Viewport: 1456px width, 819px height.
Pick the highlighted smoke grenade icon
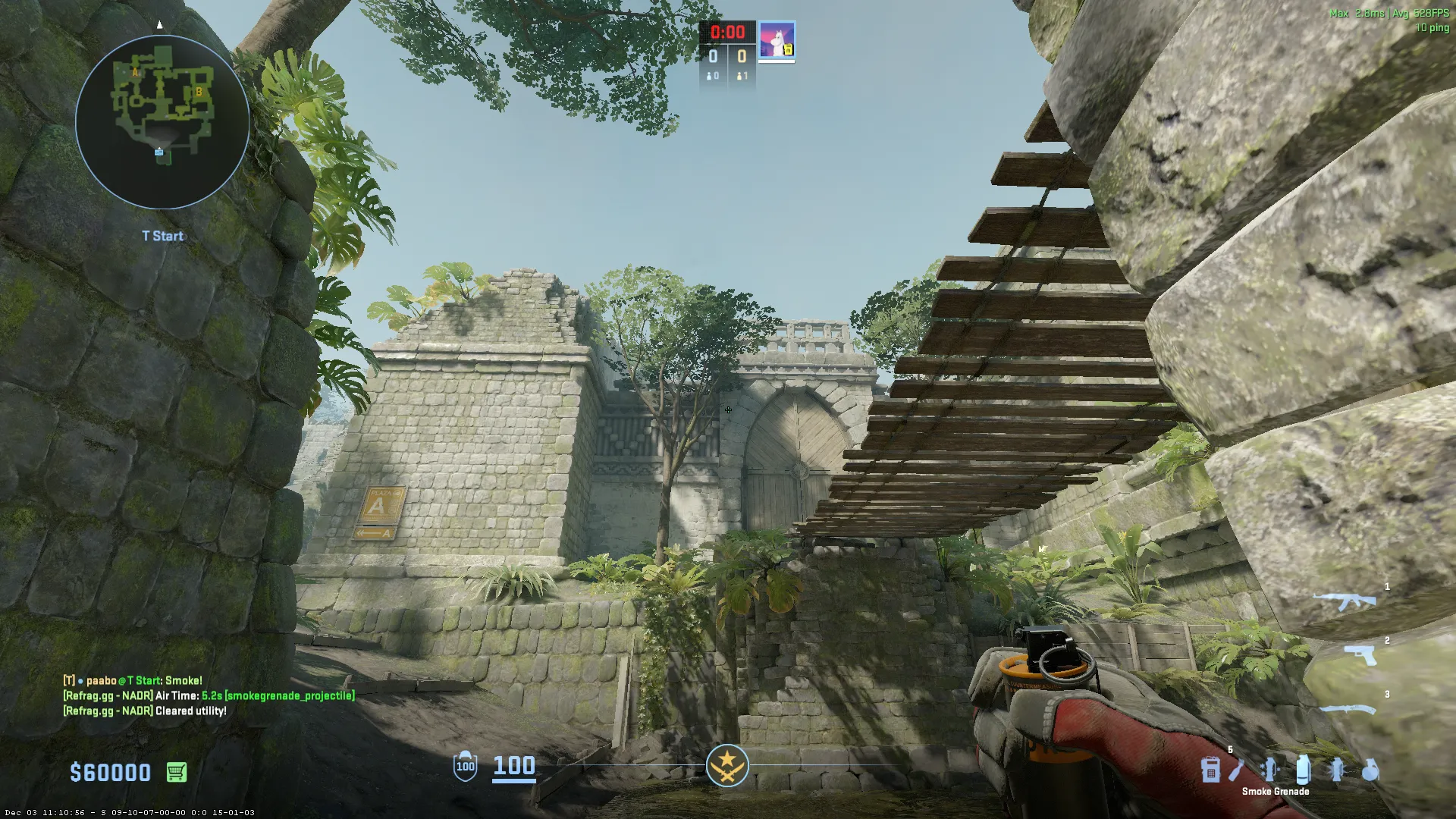click(x=1303, y=770)
